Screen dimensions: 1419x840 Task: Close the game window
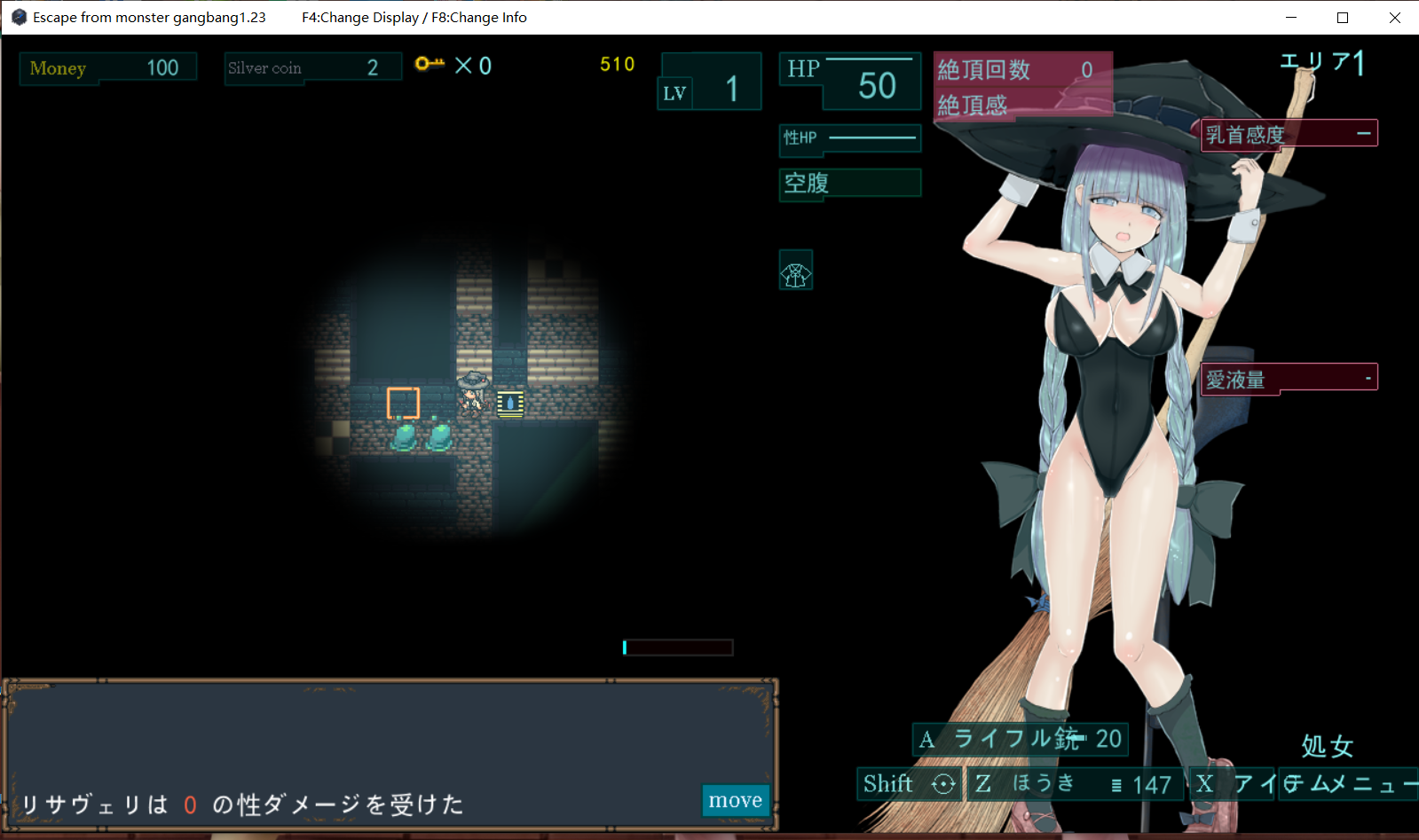point(1394,18)
